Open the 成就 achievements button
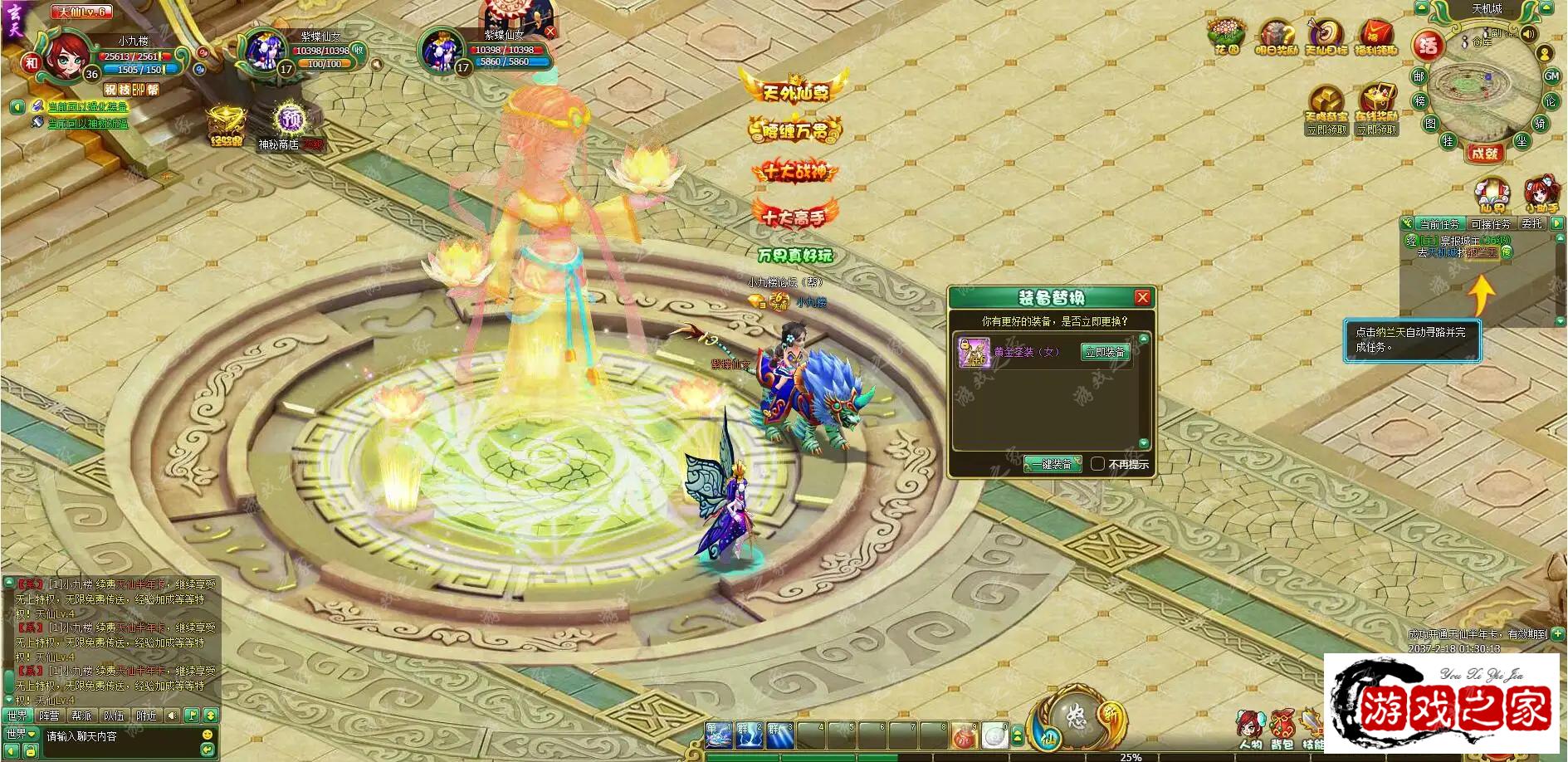Image resolution: width=1568 pixels, height=762 pixels. coord(1484,153)
